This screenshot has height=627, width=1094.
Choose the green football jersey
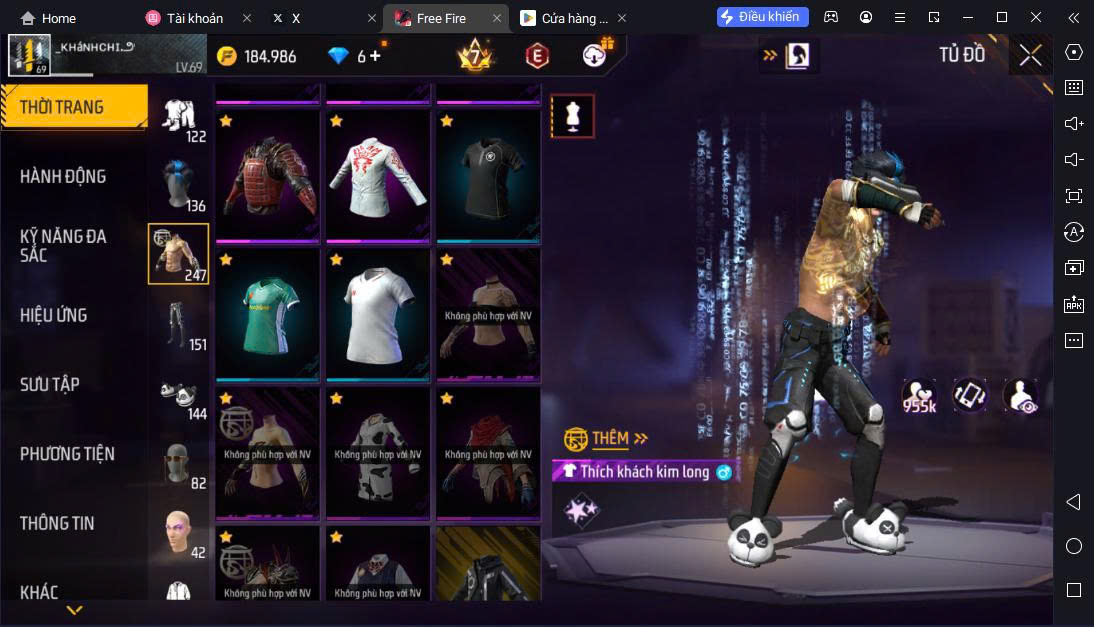point(267,316)
